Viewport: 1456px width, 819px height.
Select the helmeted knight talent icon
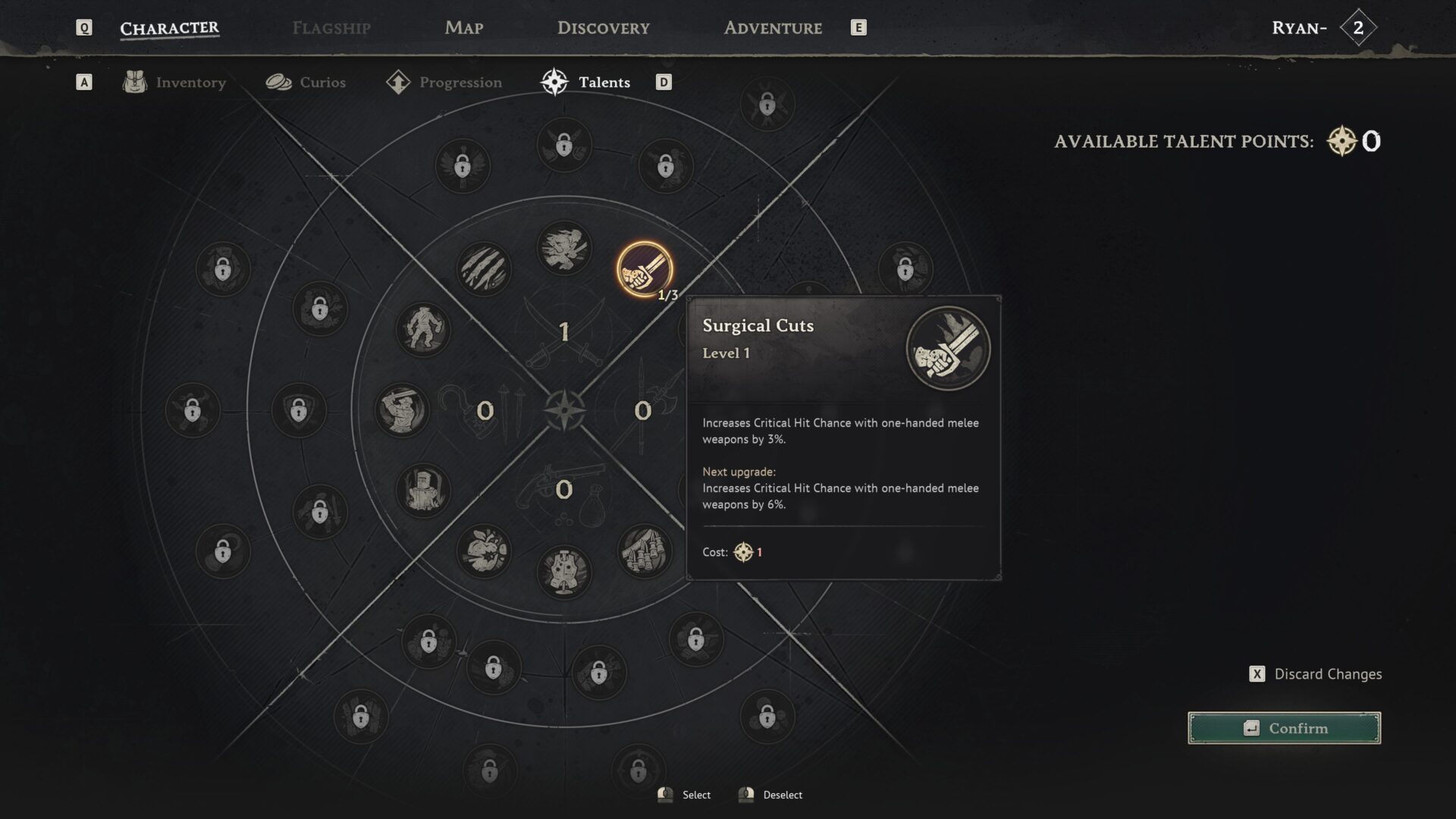[x=423, y=491]
